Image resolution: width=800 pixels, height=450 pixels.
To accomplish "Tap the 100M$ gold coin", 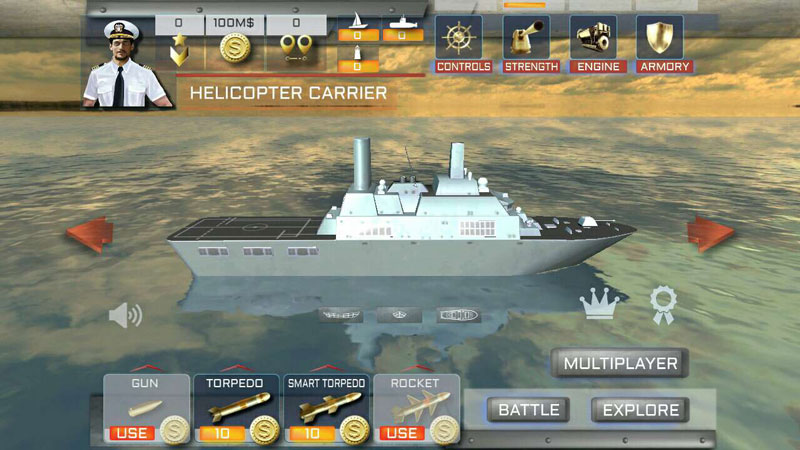I will 234,49.
